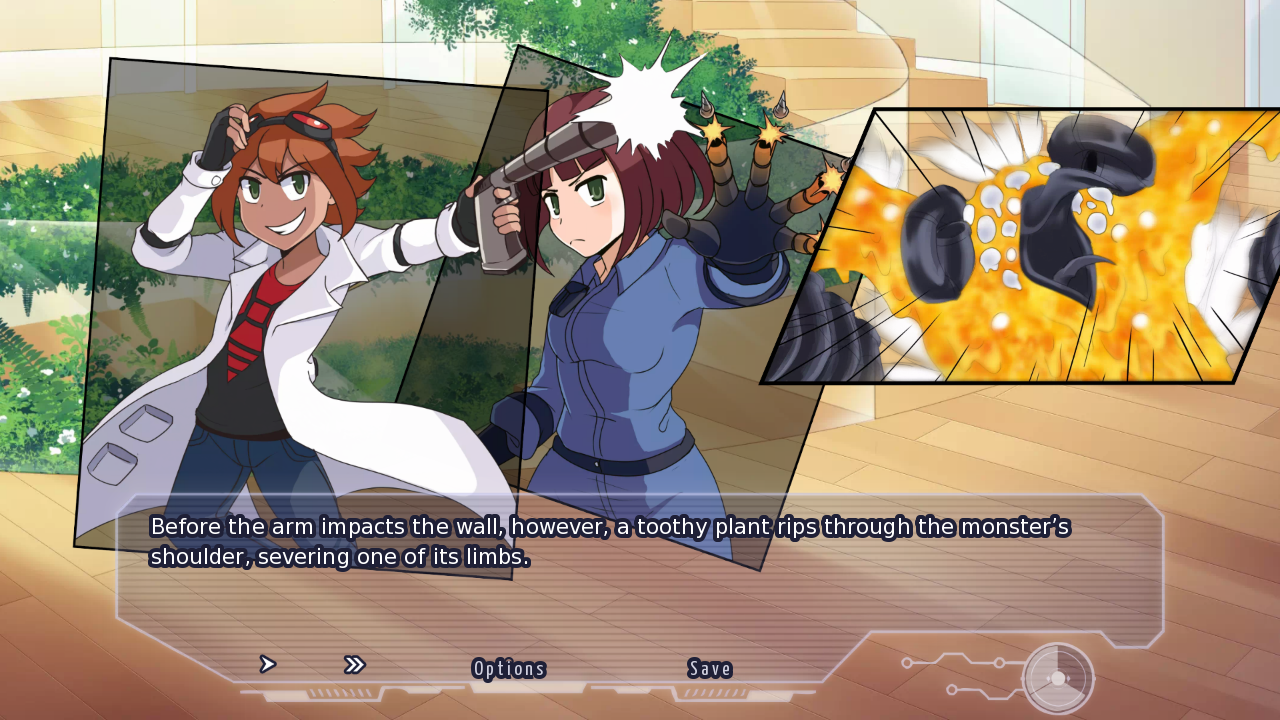
Task: Open the Options menu
Action: (x=509, y=669)
